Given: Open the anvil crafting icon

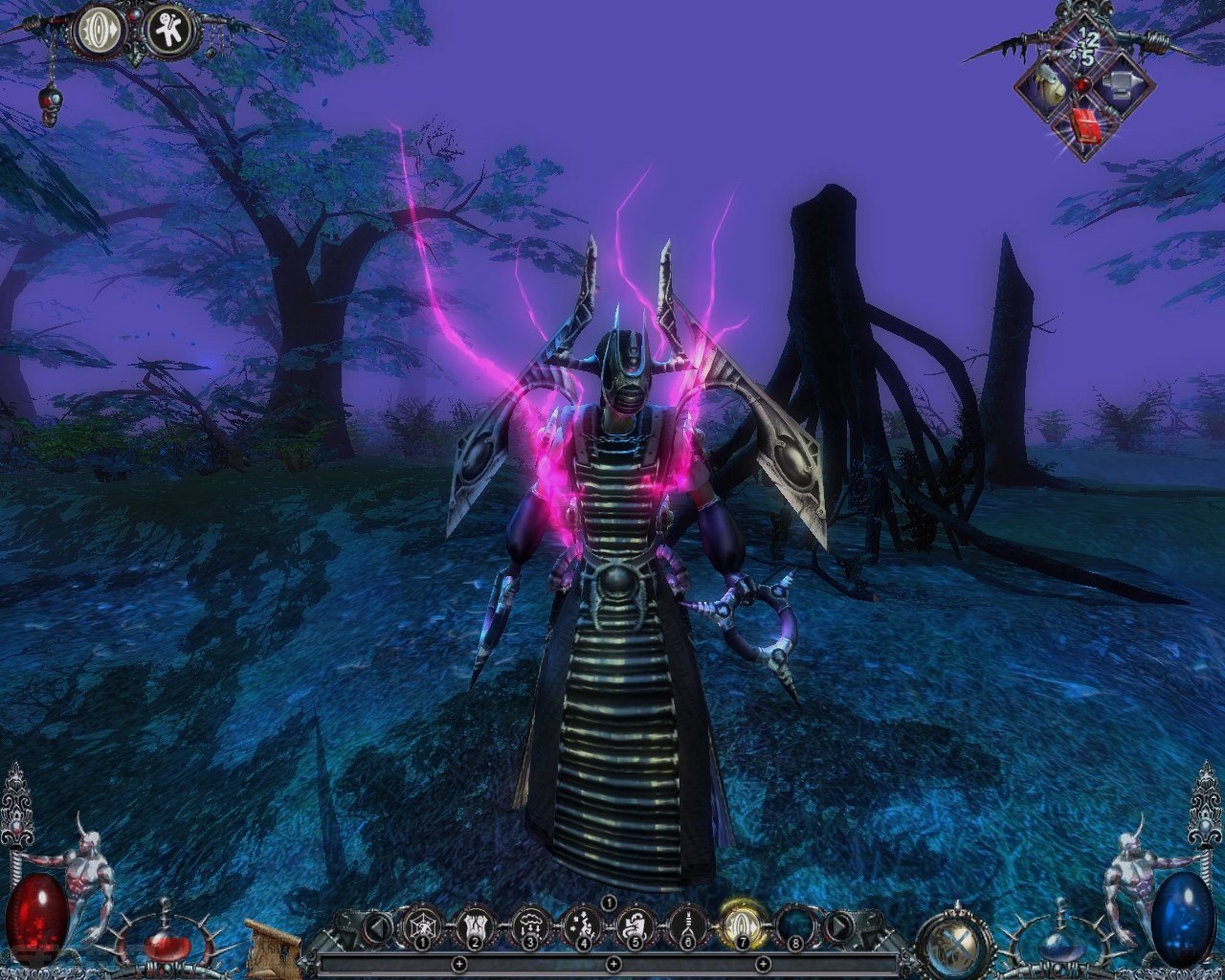Looking at the screenshot, I should tap(1116, 87).
